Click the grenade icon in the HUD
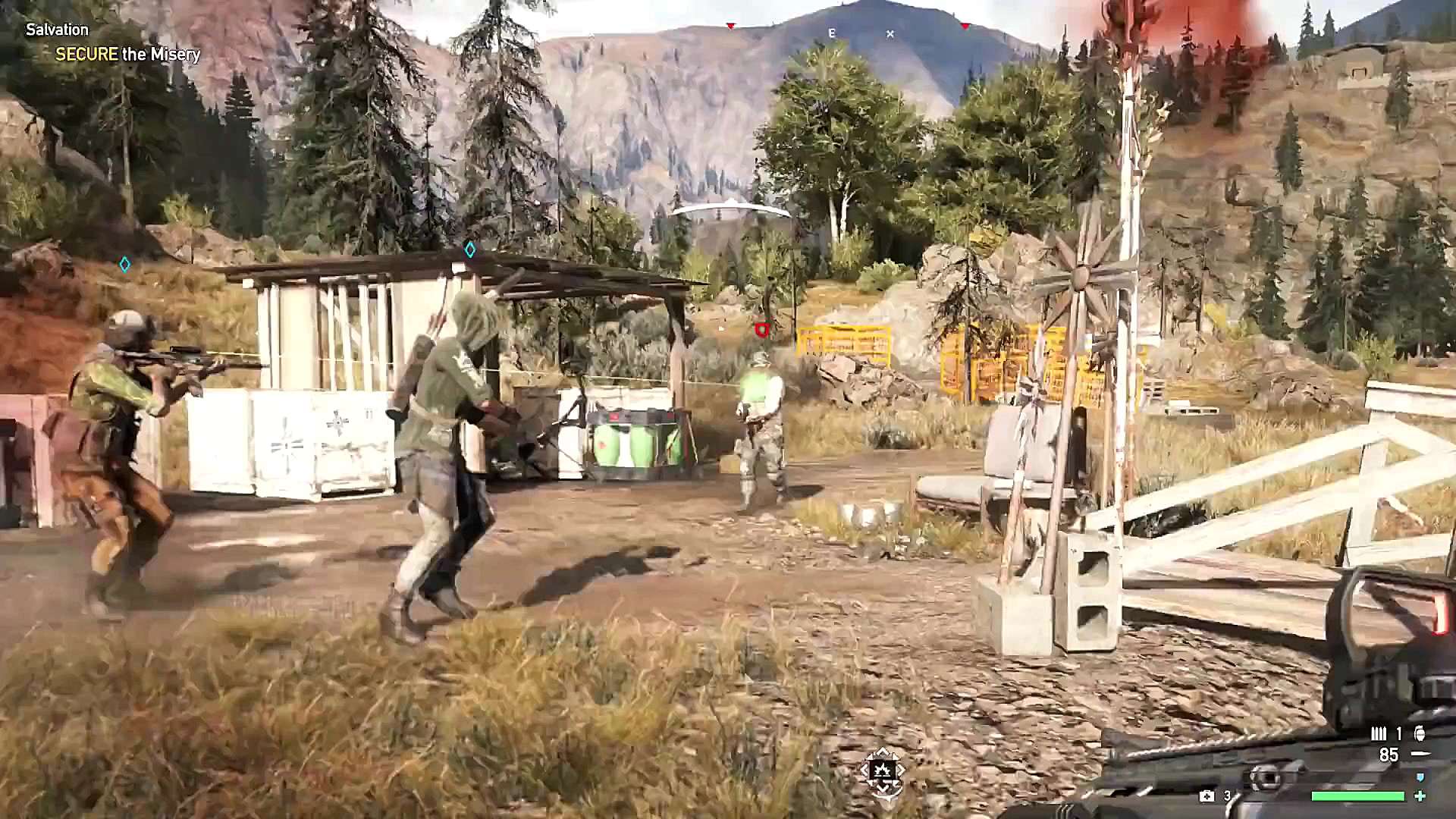 [1420, 733]
